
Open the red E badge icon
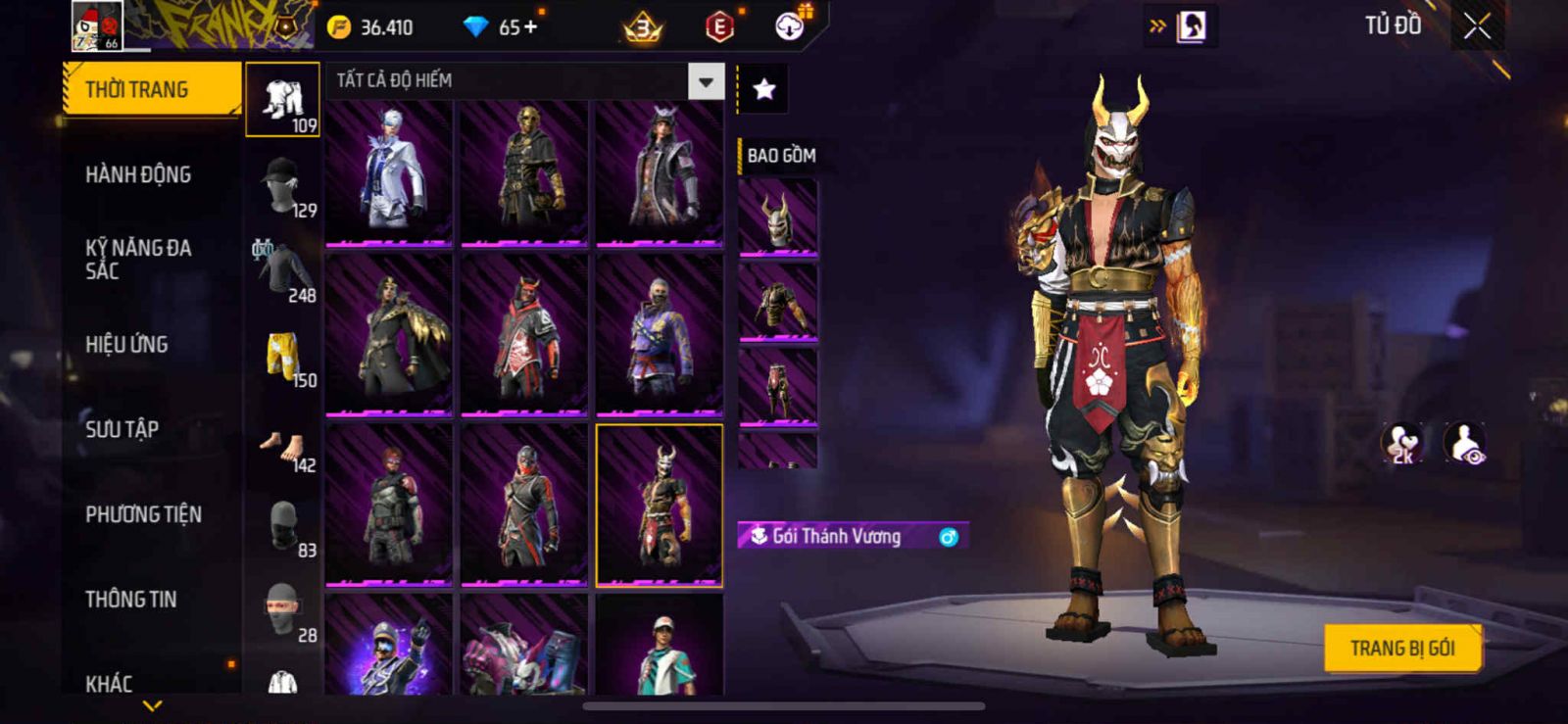(x=719, y=27)
